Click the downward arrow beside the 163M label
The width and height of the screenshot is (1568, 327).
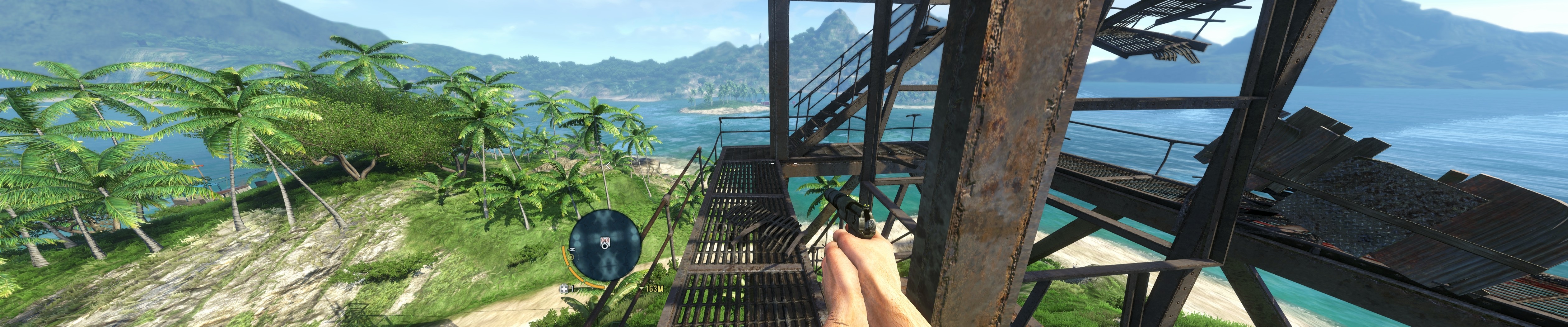click(641, 287)
